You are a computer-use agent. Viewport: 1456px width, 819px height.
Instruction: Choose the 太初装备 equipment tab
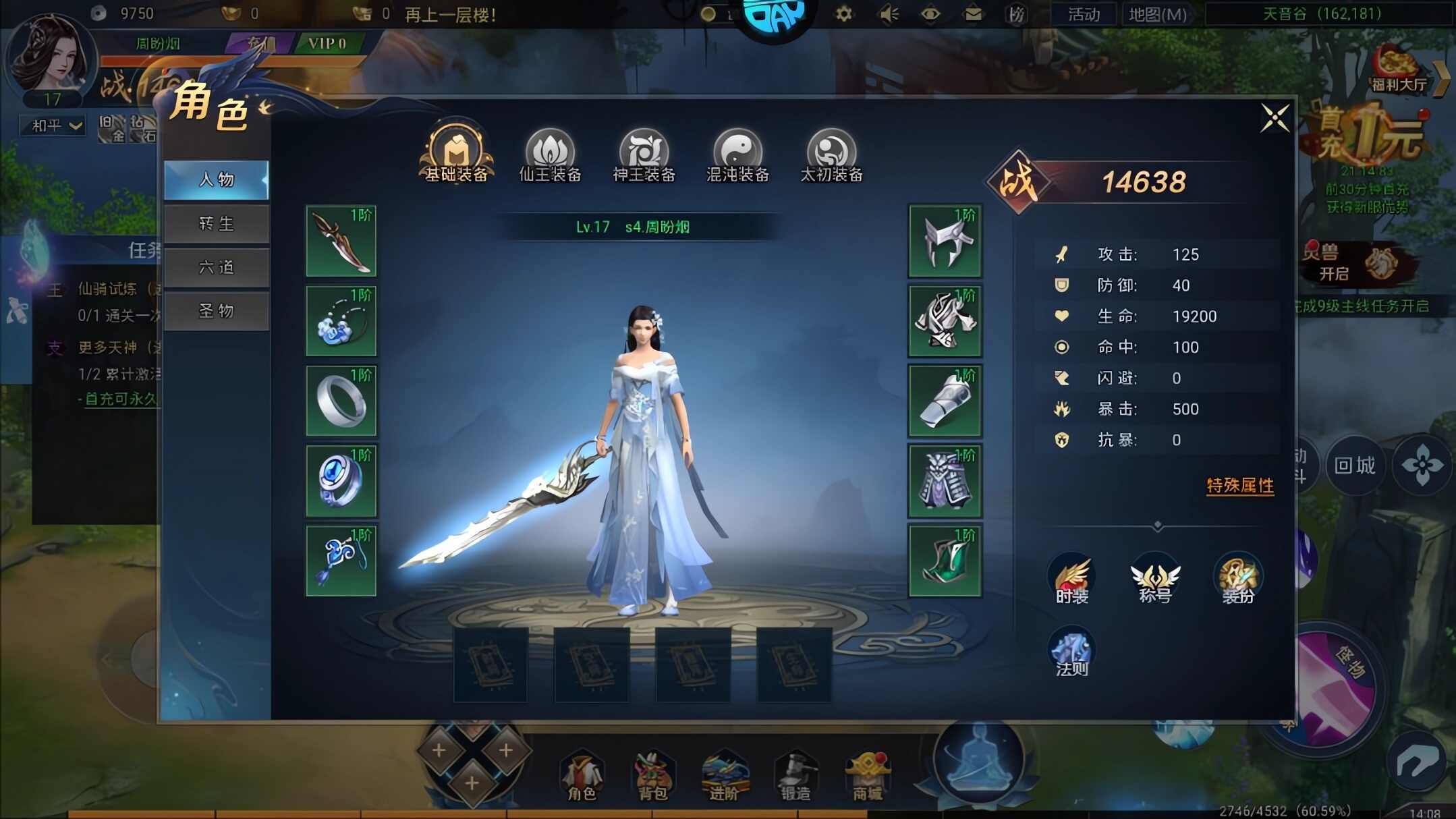point(831,156)
